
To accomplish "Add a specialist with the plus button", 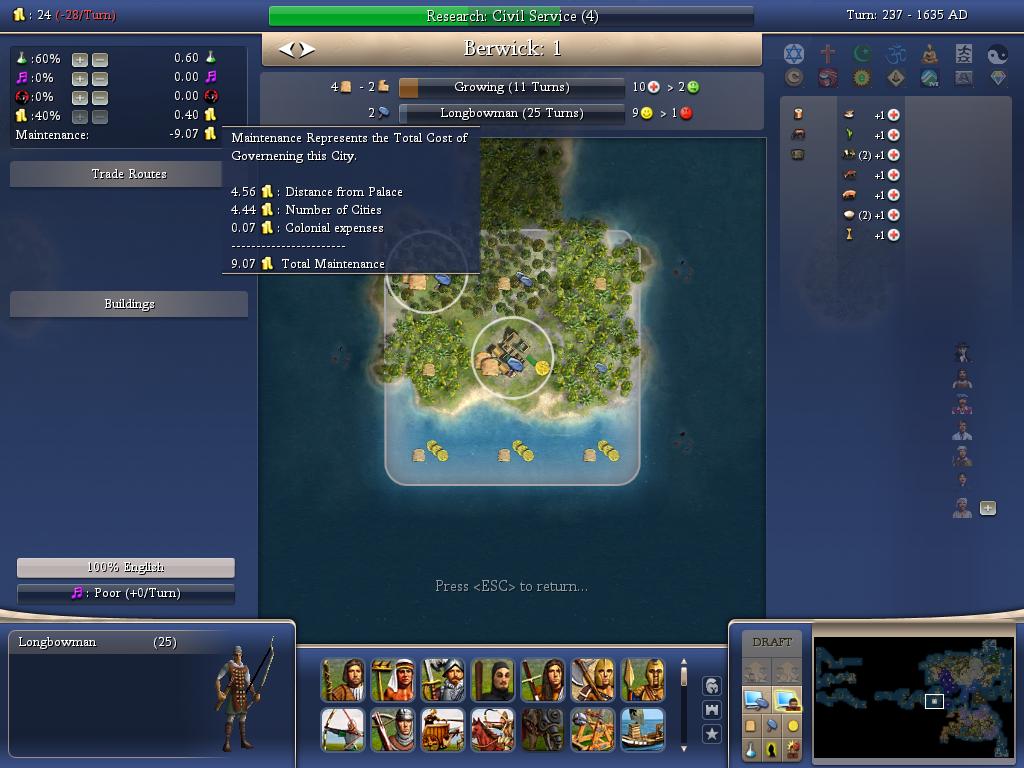I will [x=988, y=508].
